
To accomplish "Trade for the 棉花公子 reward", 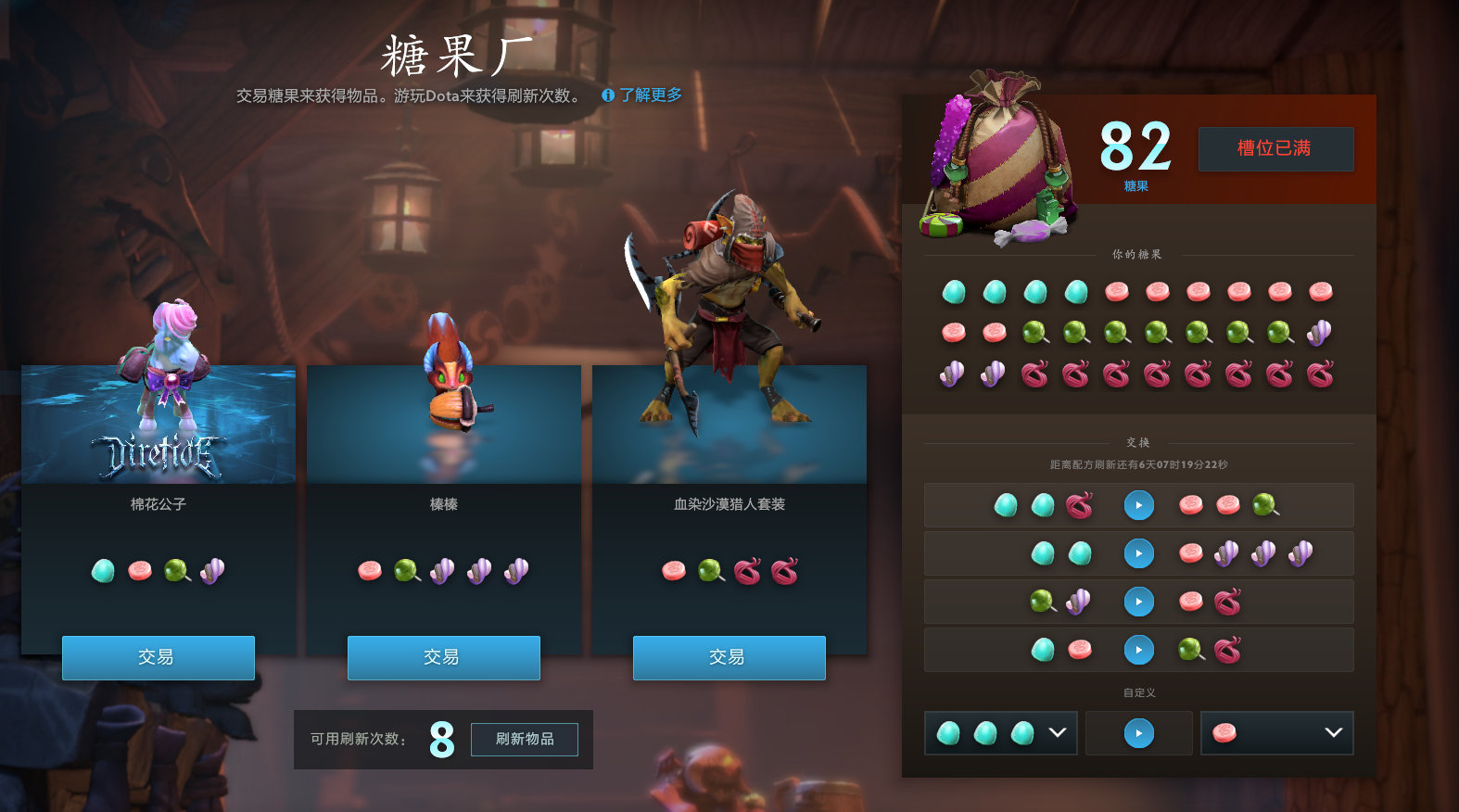I will coord(158,657).
